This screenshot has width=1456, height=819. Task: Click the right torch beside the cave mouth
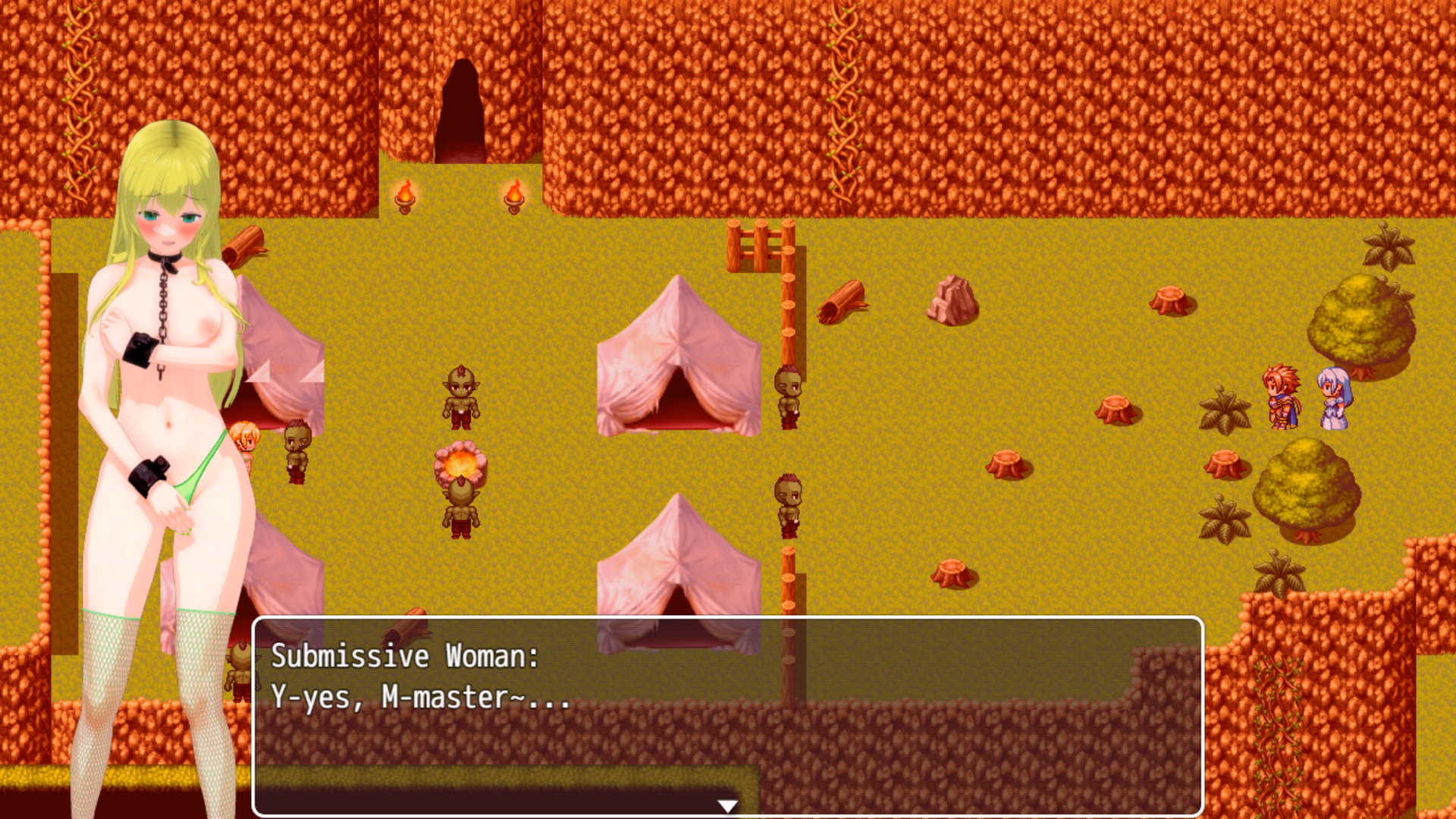click(516, 193)
